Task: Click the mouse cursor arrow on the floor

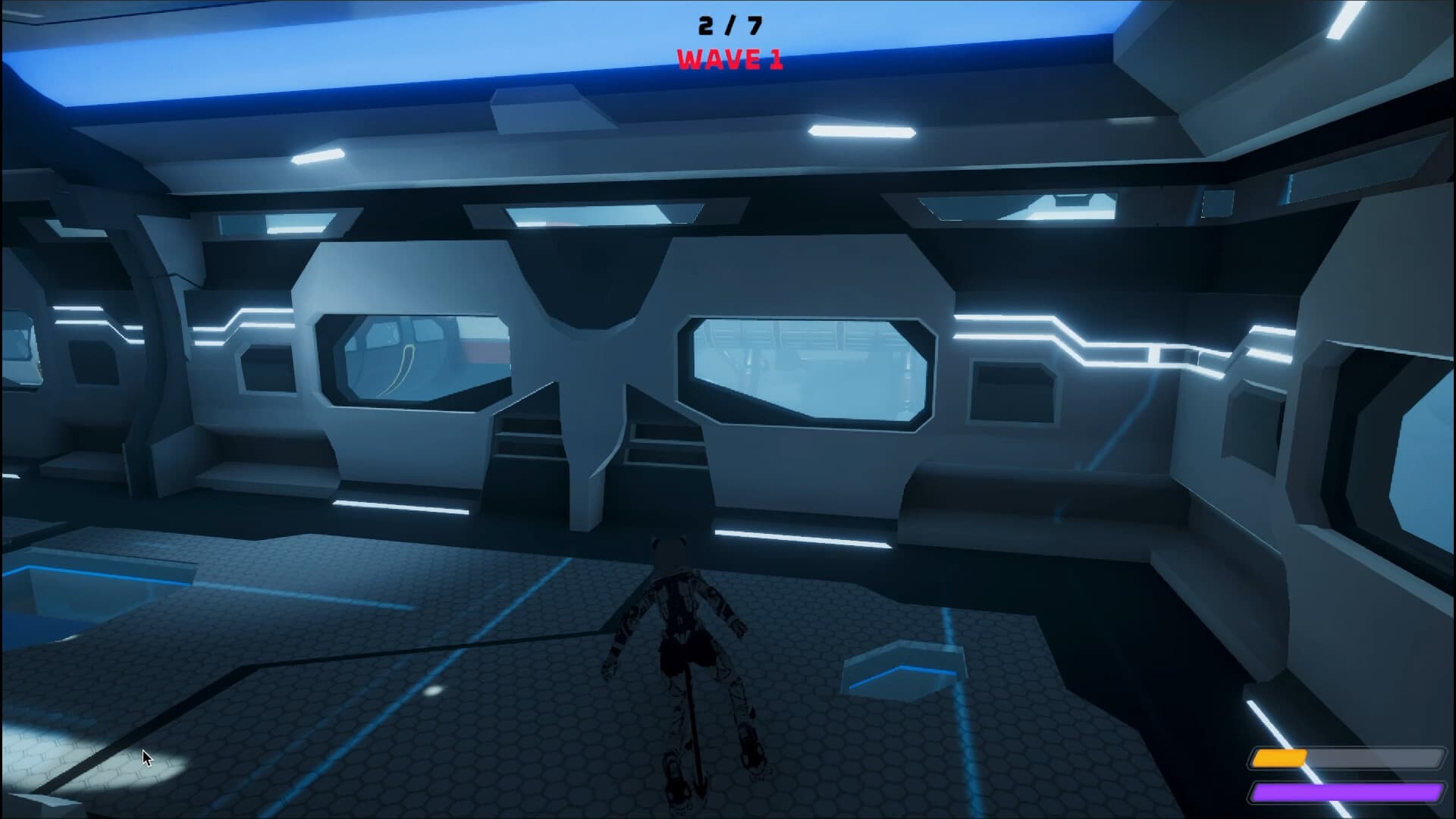Action: 146,758
